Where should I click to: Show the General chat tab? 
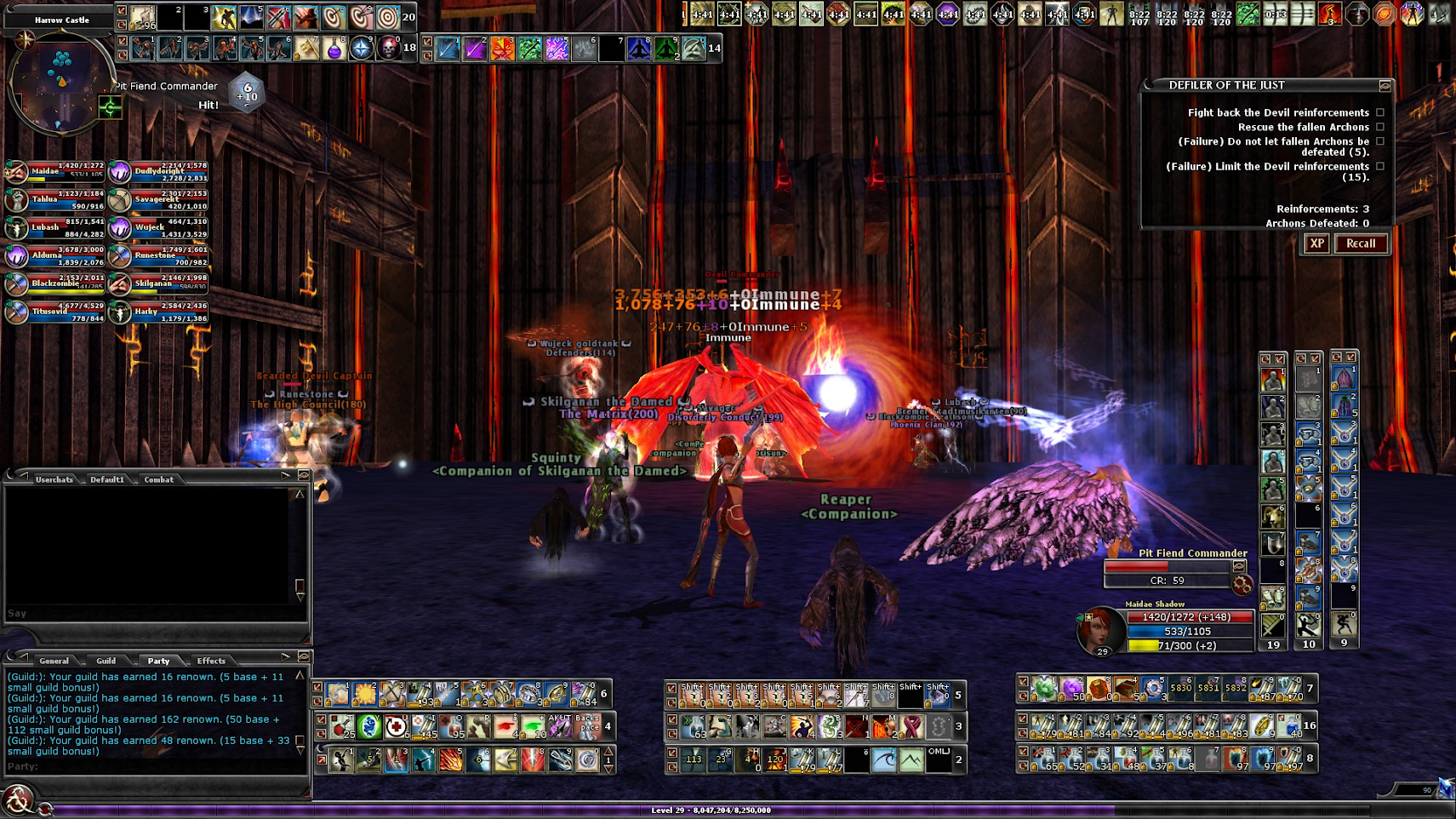pyautogui.click(x=54, y=661)
